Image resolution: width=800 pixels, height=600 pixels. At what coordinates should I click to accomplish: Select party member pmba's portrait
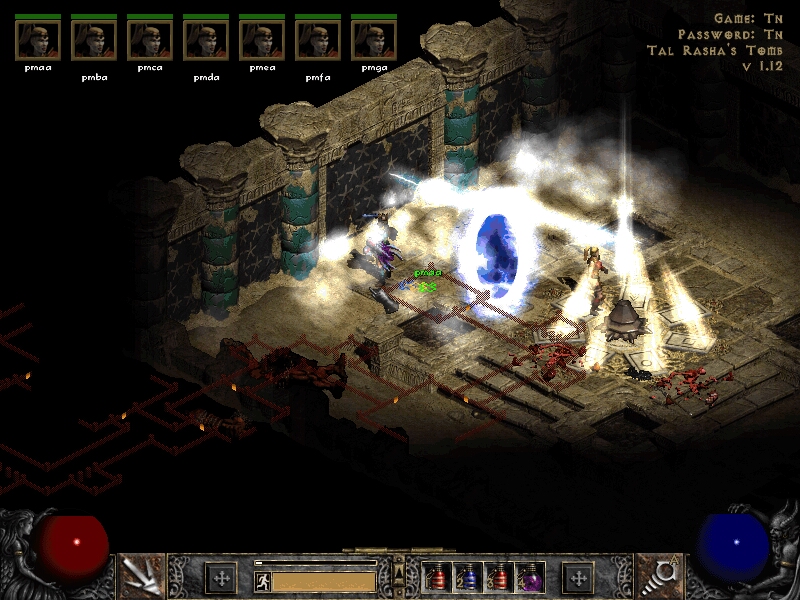point(94,40)
